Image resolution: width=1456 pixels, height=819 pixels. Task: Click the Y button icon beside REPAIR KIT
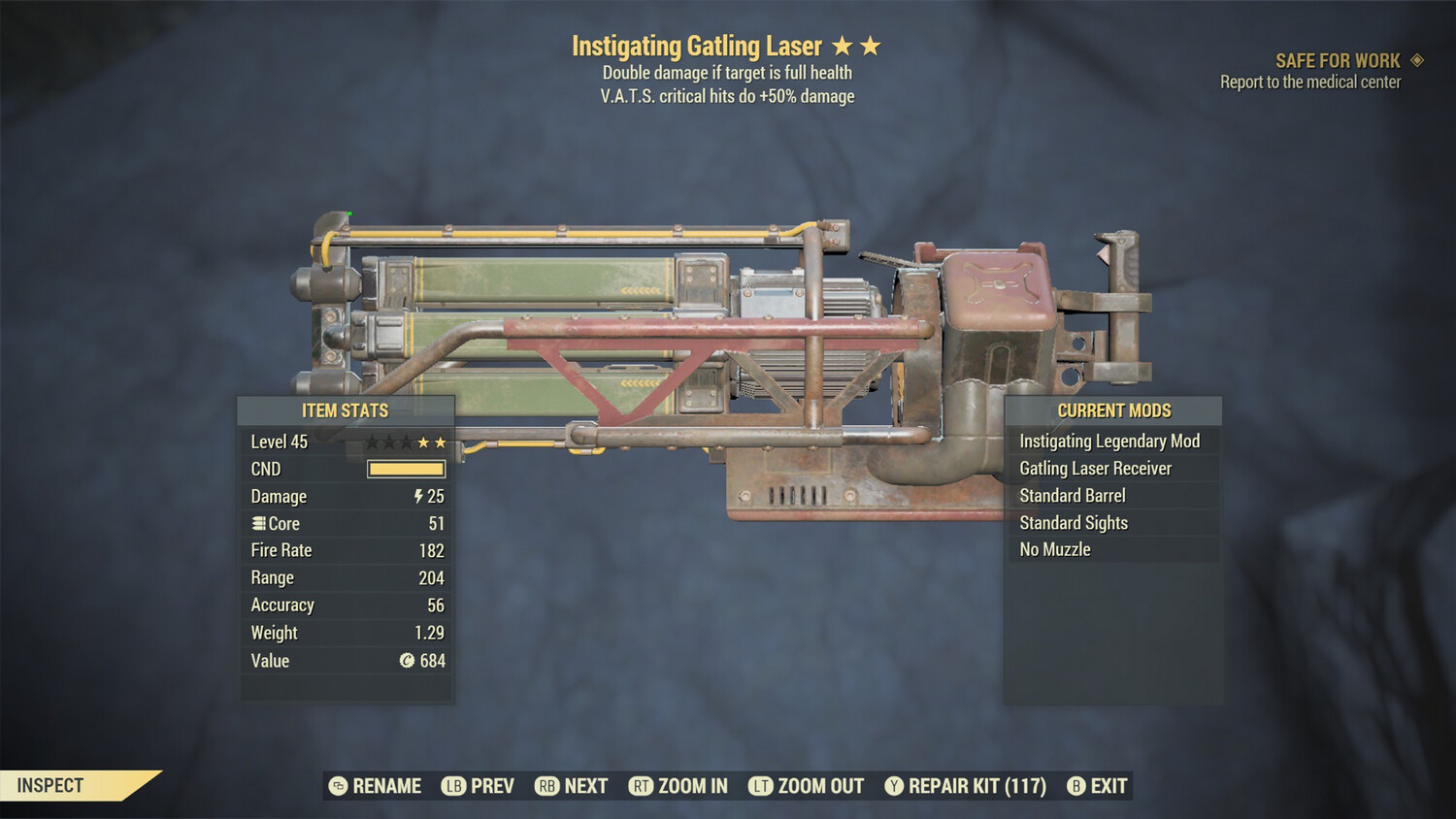pos(894,786)
